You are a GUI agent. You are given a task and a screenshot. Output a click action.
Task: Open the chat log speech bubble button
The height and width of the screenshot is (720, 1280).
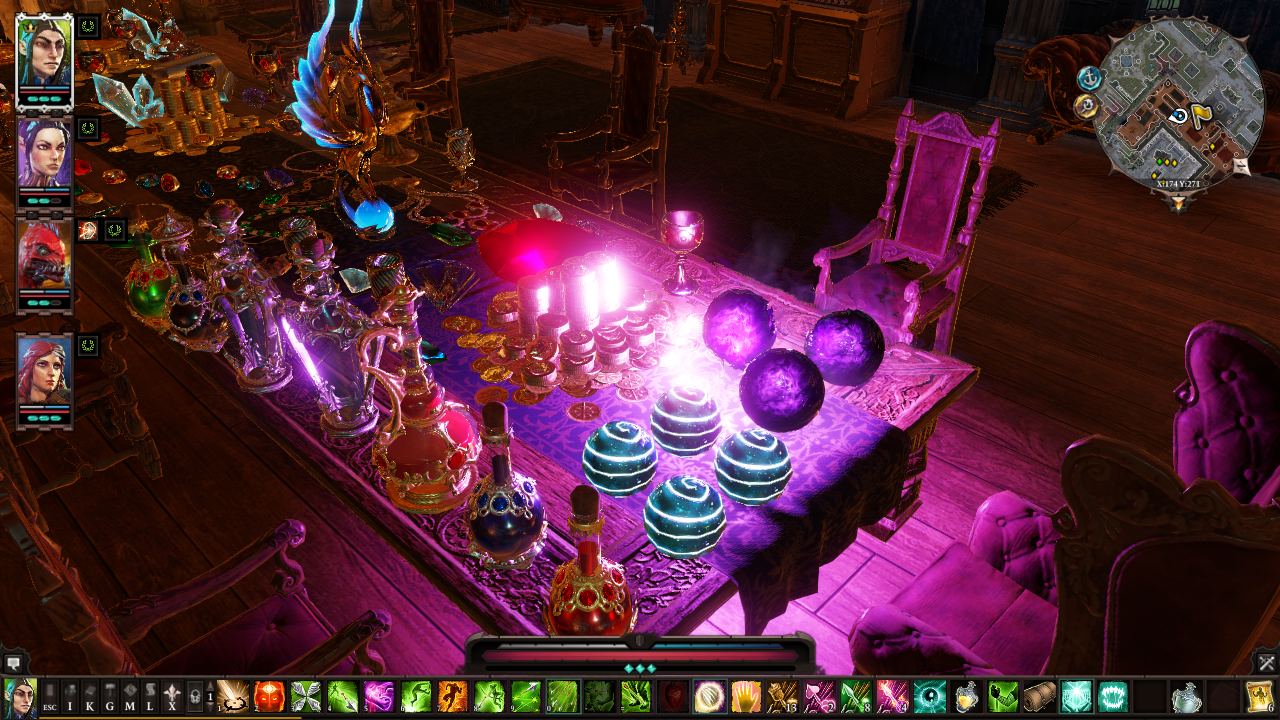pos(13,662)
